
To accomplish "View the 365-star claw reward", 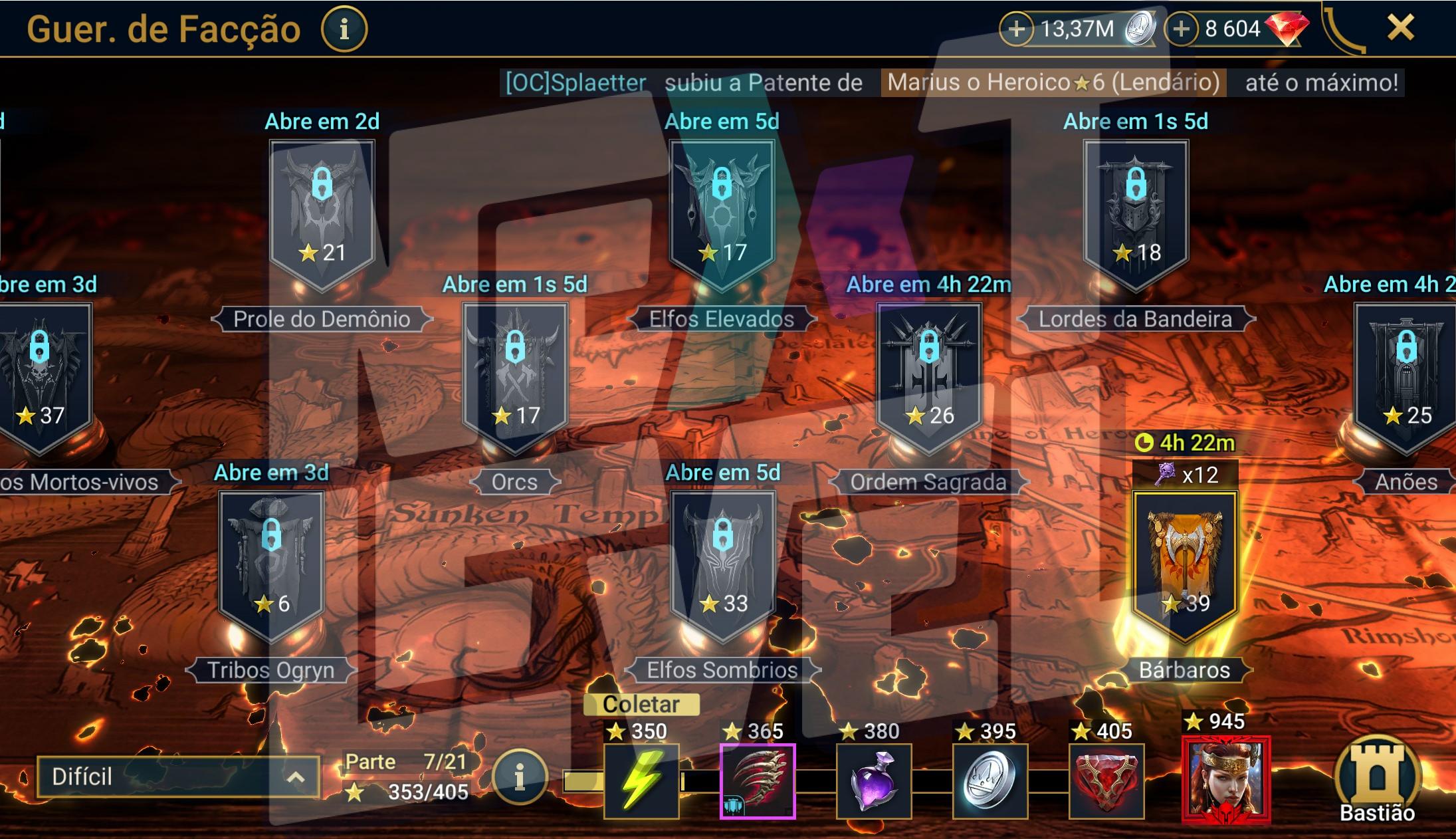I will click(x=758, y=781).
